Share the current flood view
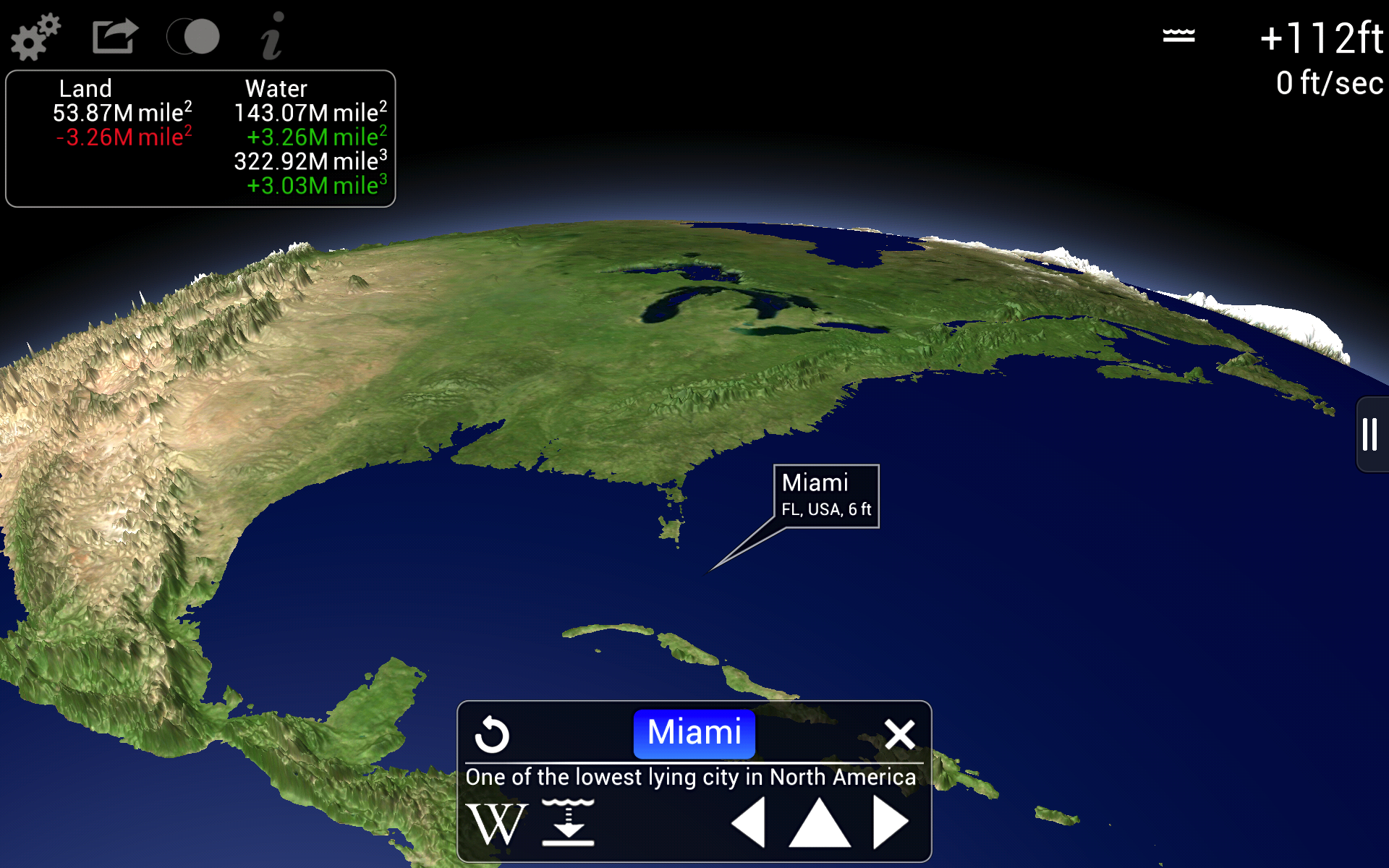The height and width of the screenshot is (868, 1389). pyautogui.click(x=114, y=36)
